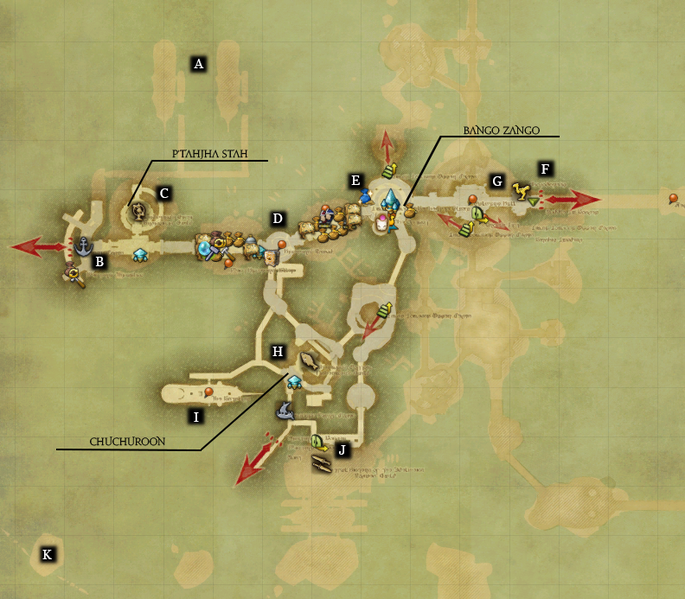Click the moogle icon
685x599 pixels.
[381, 224]
